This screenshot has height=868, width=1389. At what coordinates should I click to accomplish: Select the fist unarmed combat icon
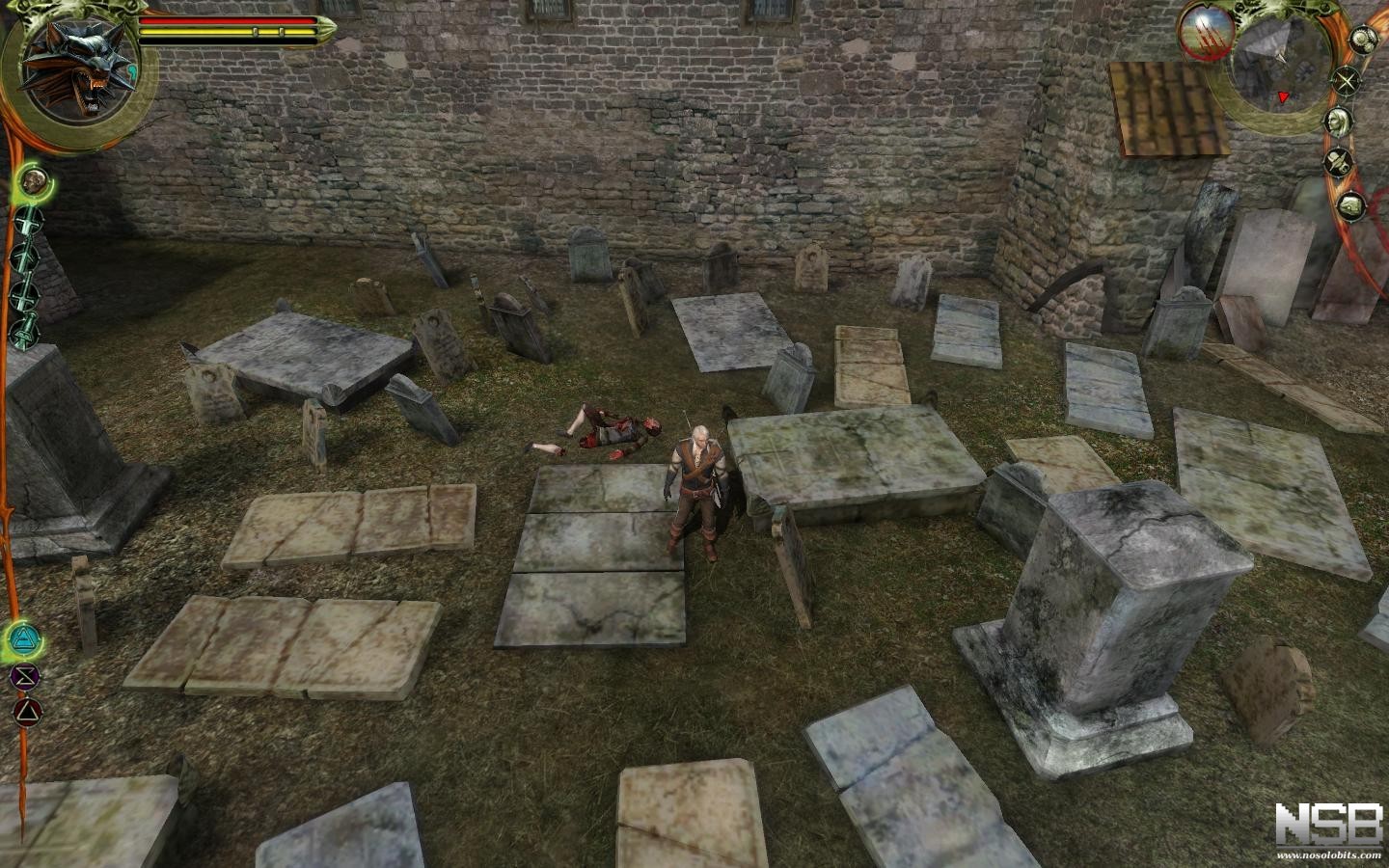coord(32,180)
